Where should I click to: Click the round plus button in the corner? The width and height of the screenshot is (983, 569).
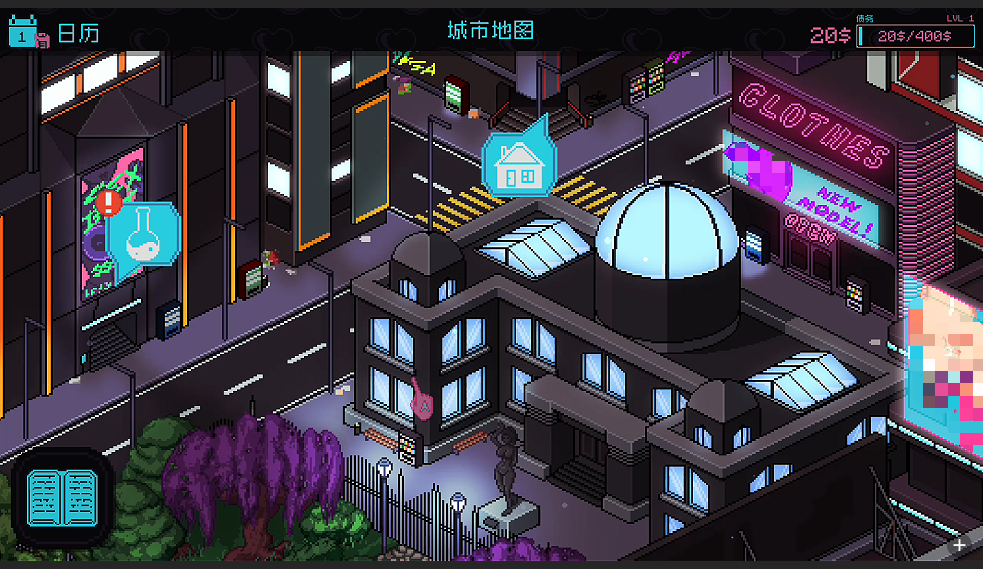coord(959,545)
